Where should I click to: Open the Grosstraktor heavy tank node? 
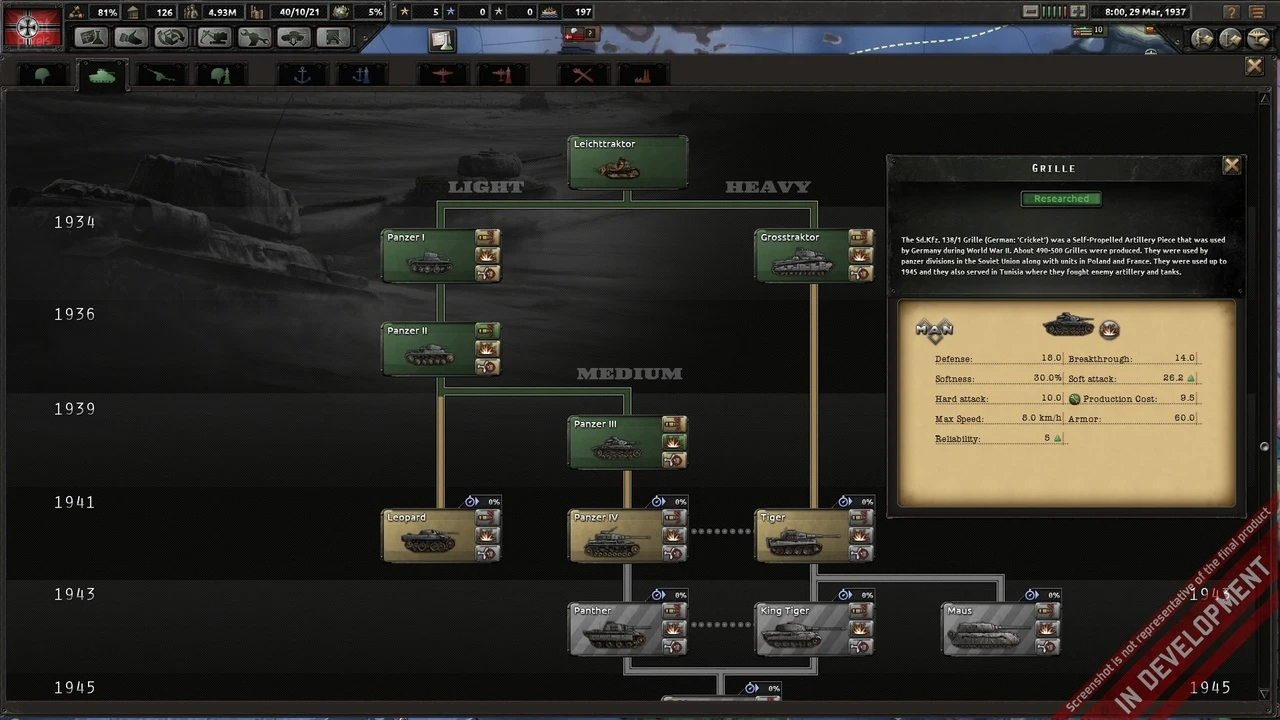coord(802,256)
